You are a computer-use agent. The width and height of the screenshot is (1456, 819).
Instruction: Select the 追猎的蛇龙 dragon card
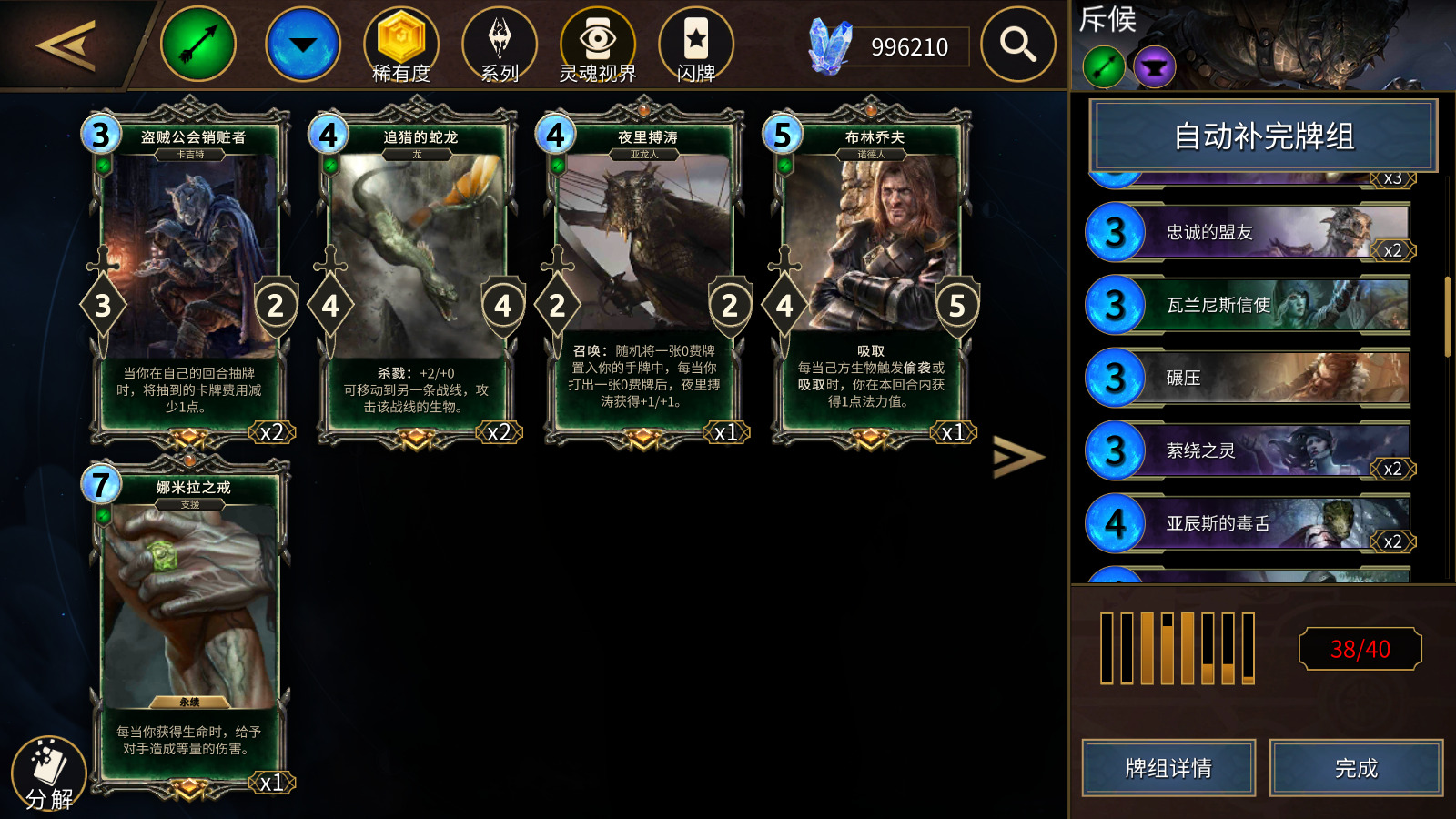pyautogui.click(x=417, y=273)
